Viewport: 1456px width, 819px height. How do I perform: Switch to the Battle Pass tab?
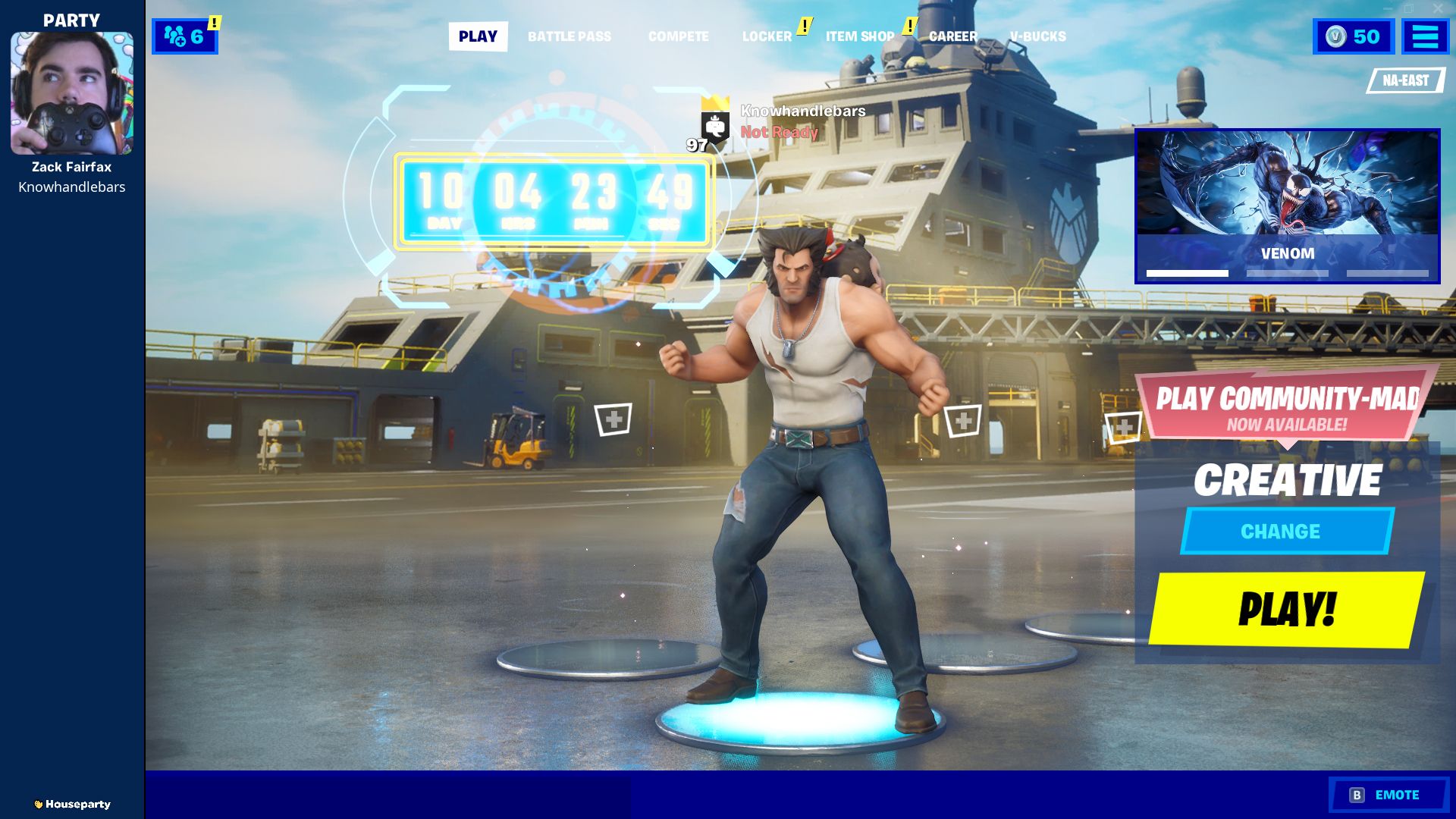tap(570, 36)
